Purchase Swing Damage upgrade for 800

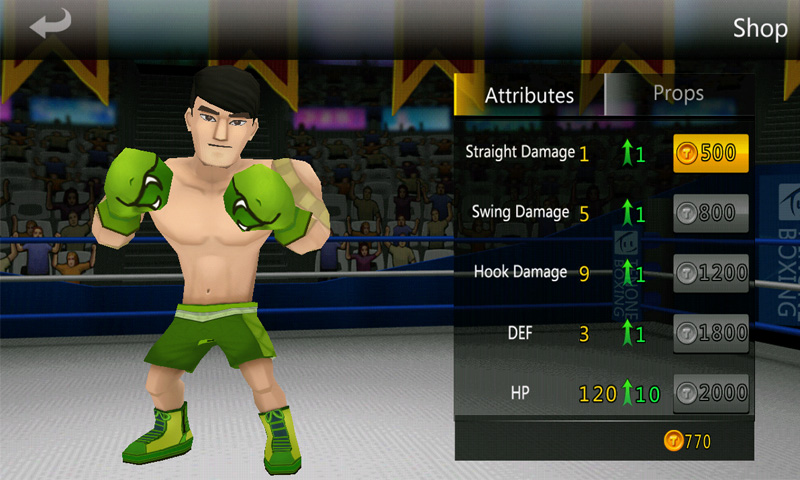point(710,213)
